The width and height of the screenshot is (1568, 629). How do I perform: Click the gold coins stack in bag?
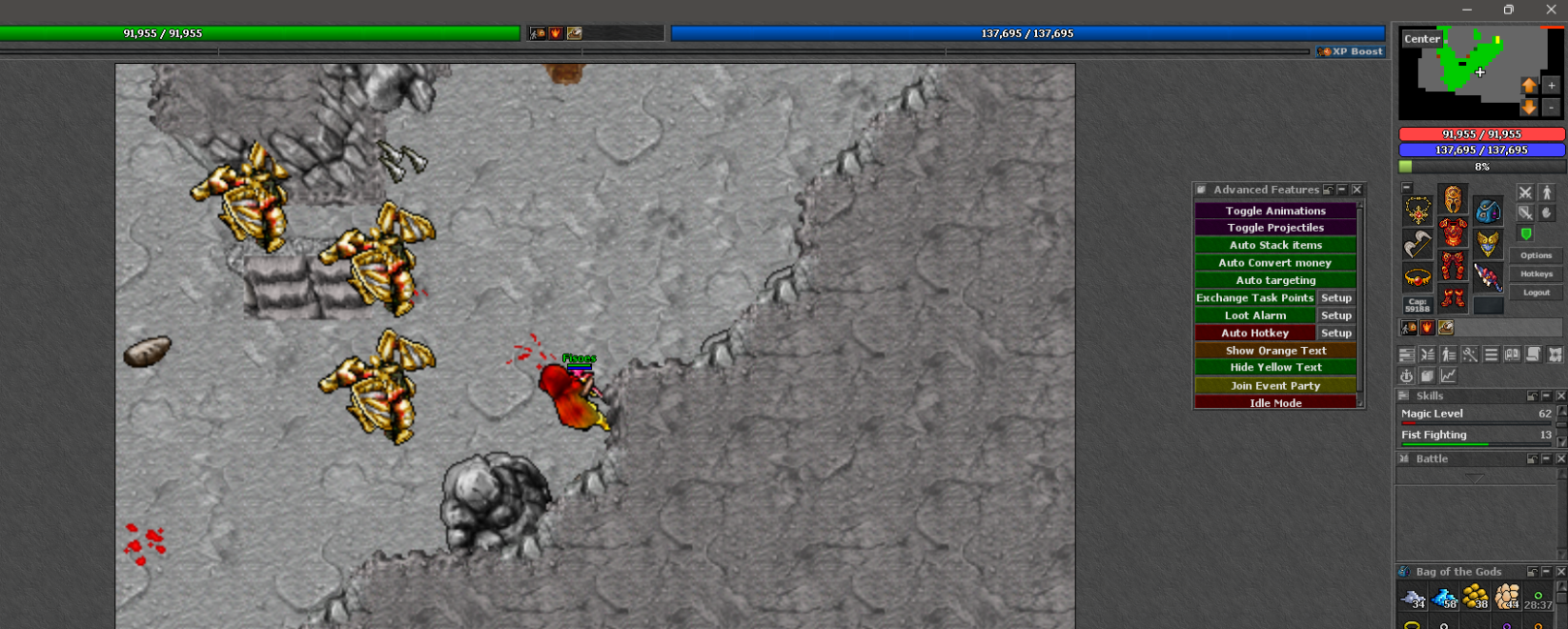(1475, 597)
